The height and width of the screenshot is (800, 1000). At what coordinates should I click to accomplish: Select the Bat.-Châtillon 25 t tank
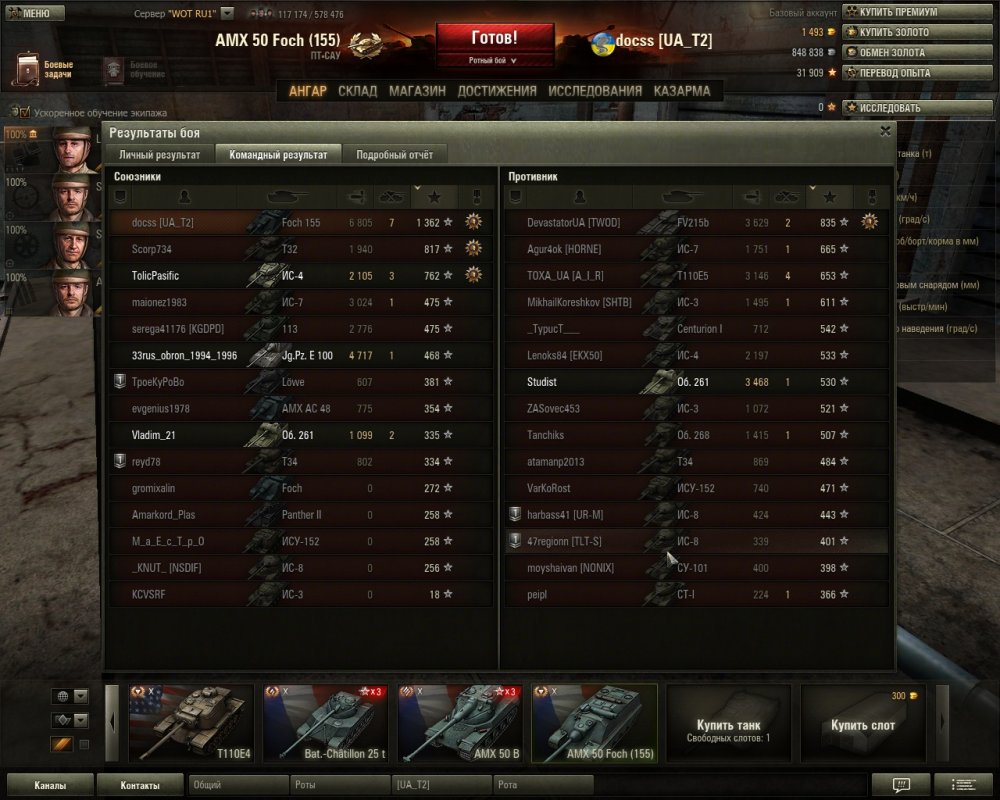[325, 722]
